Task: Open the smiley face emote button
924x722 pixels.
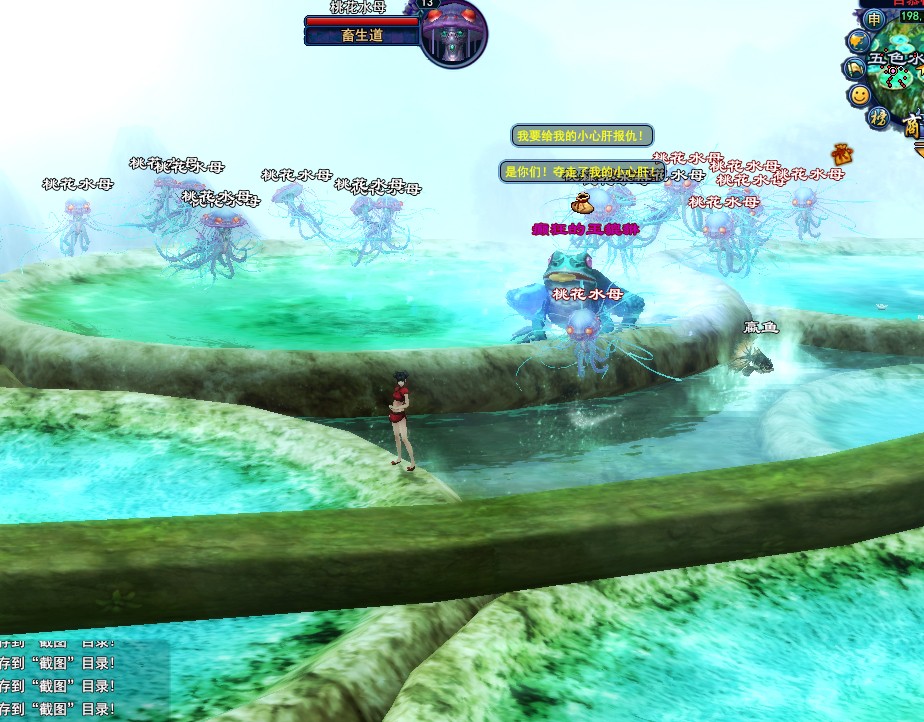Action: click(x=859, y=95)
